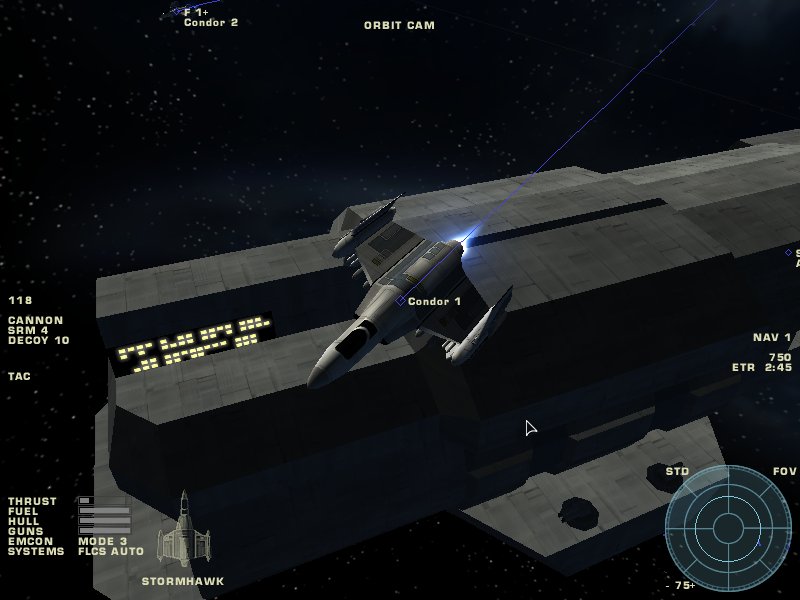Toggle the TAC mode indicator
The image size is (800, 600).
pyautogui.click(x=19, y=377)
